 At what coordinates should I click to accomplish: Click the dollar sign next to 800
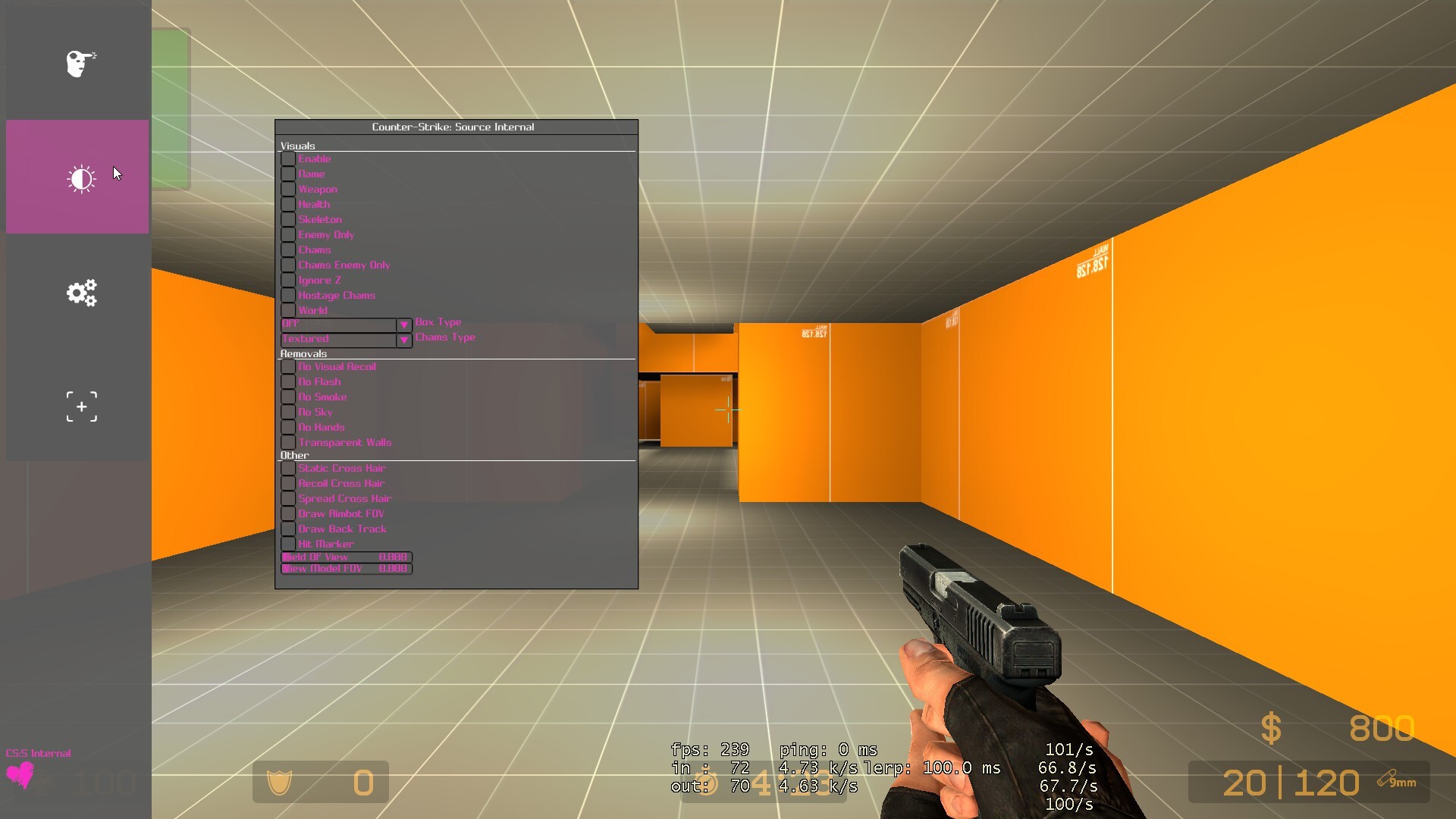coord(1271,727)
